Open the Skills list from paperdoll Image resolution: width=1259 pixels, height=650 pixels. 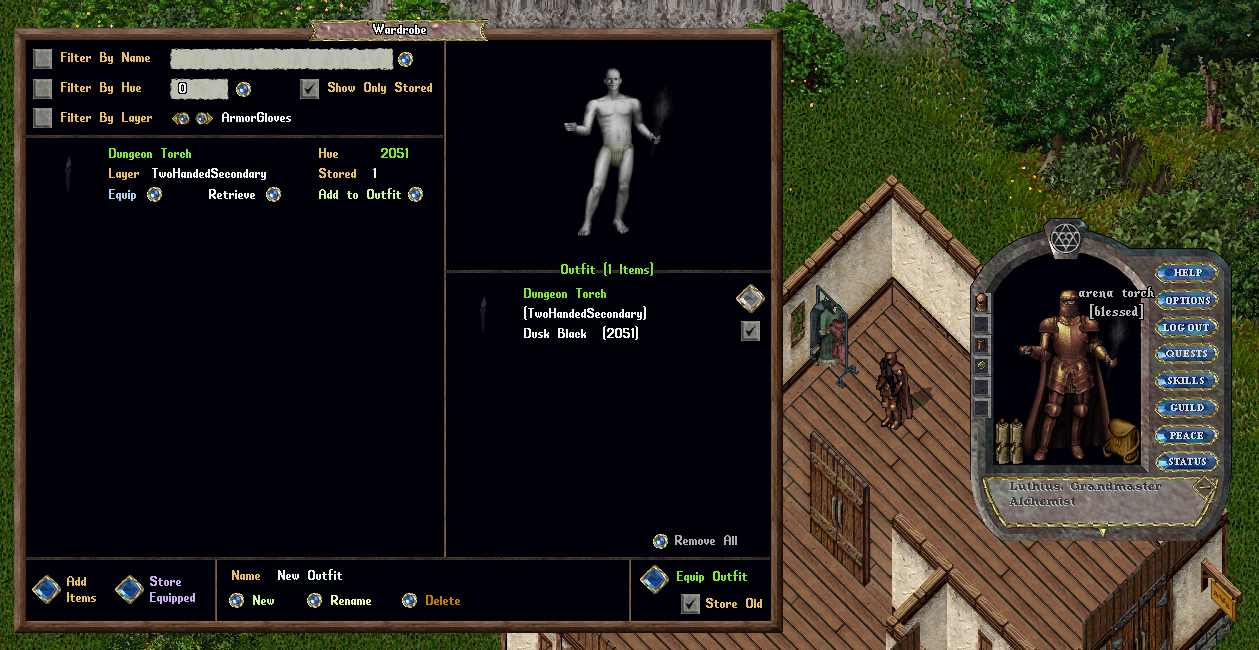pyautogui.click(x=1187, y=381)
